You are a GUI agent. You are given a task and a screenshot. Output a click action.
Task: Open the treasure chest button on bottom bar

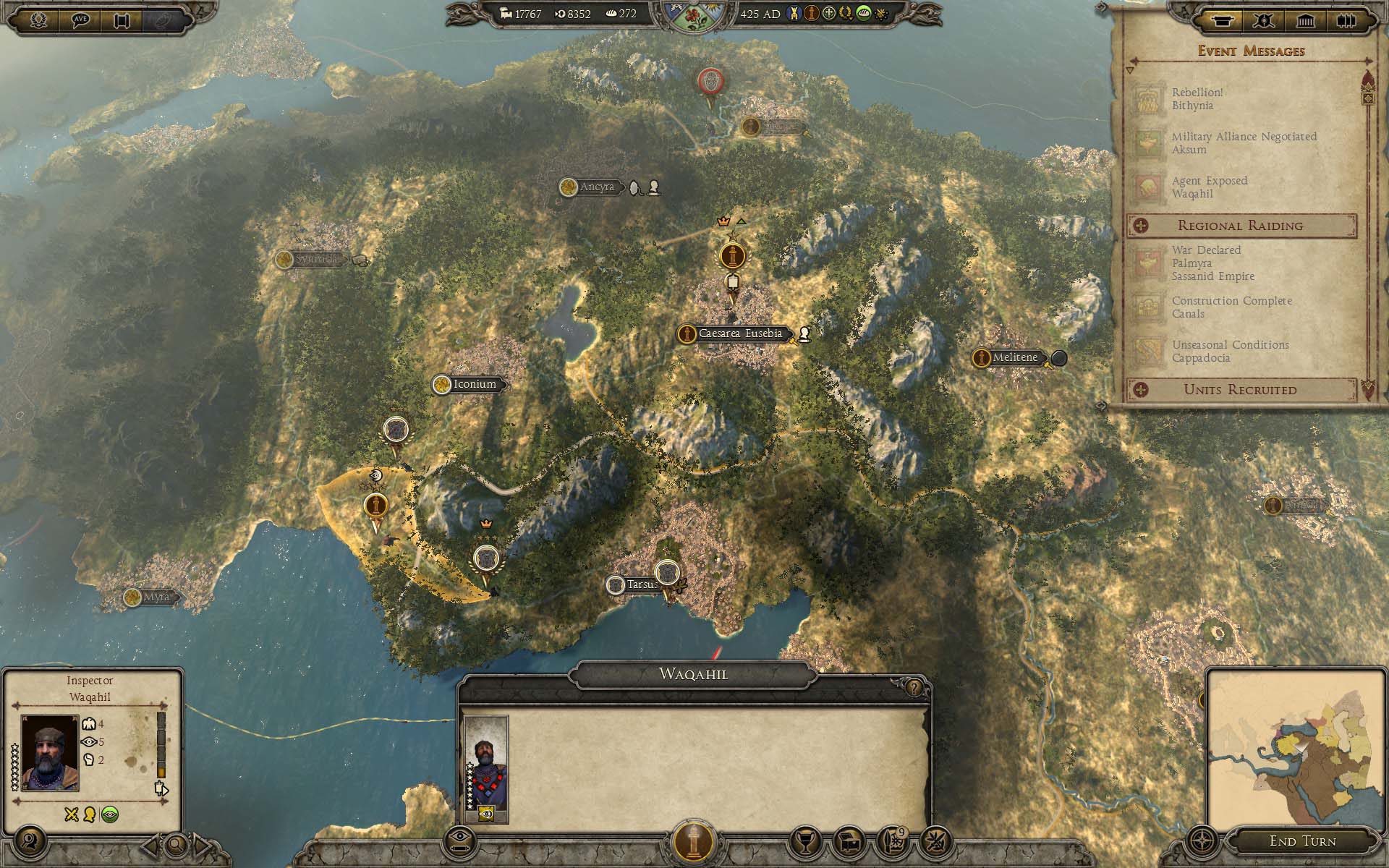coord(849,841)
